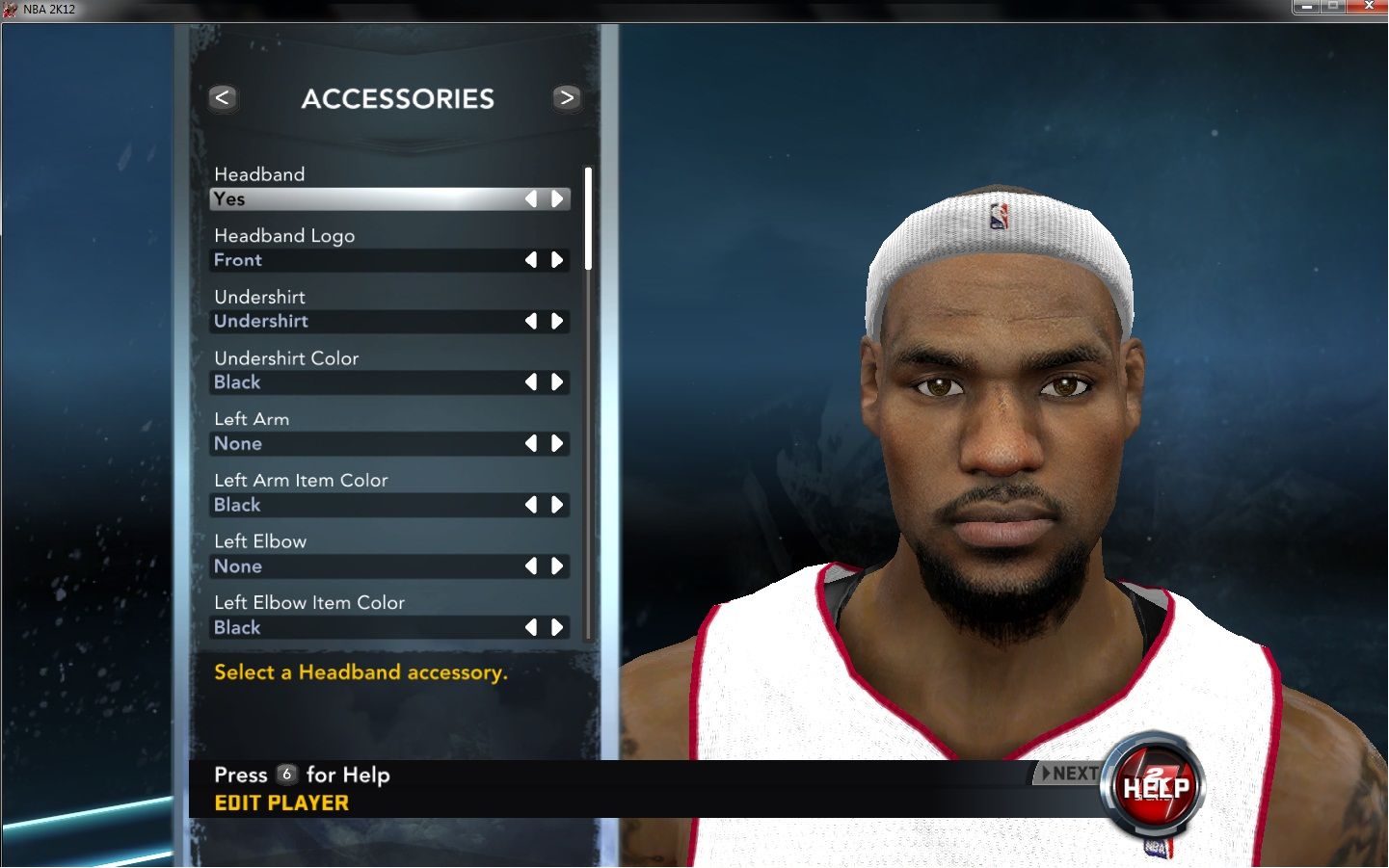This screenshot has height=868, width=1389.
Task: Close the NBA 2K12 window
Action: coord(1368,7)
